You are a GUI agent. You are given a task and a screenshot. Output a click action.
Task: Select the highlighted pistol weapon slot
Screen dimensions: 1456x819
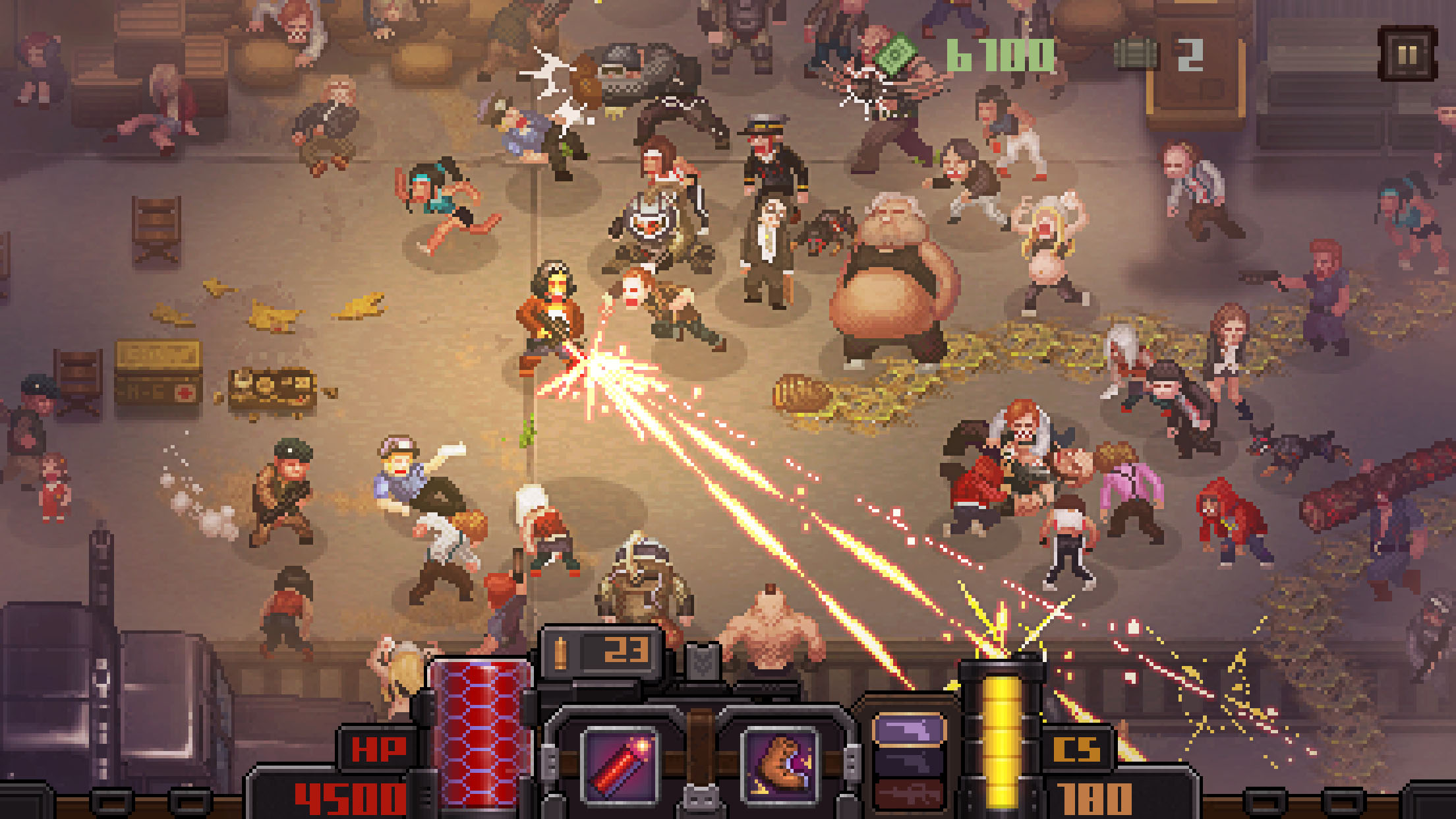pyautogui.click(x=910, y=729)
